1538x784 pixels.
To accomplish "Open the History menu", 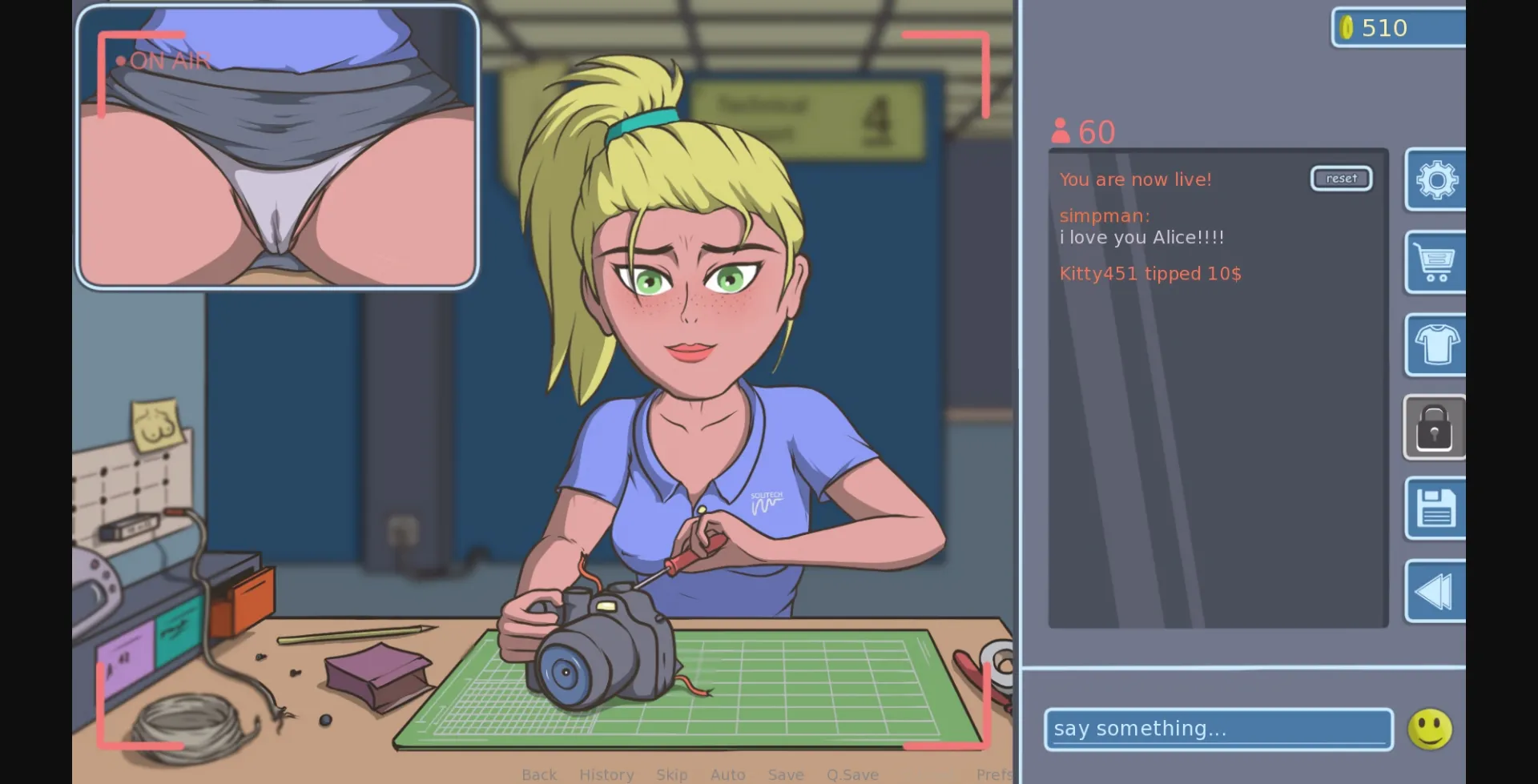I will [x=606, y=774].
